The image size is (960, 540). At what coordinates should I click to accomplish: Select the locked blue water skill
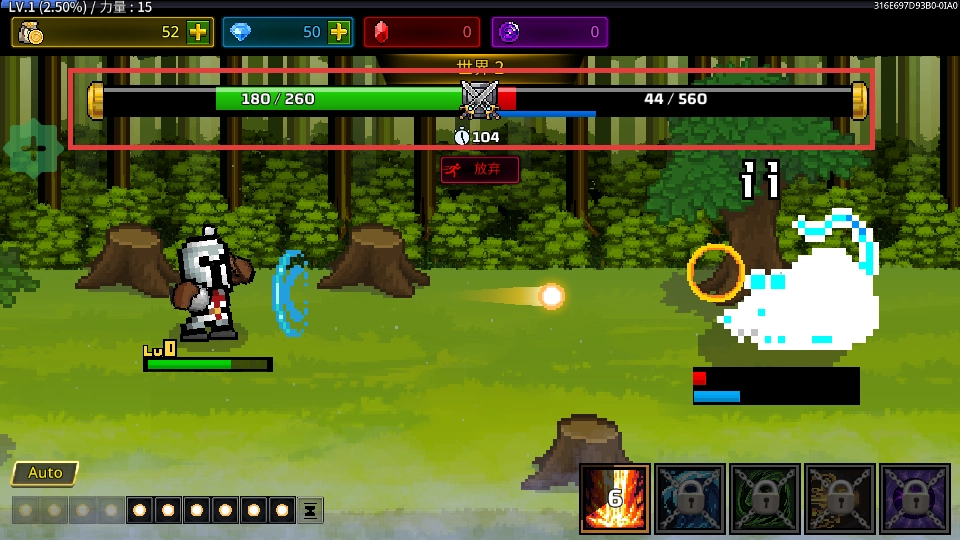(690, 498)
